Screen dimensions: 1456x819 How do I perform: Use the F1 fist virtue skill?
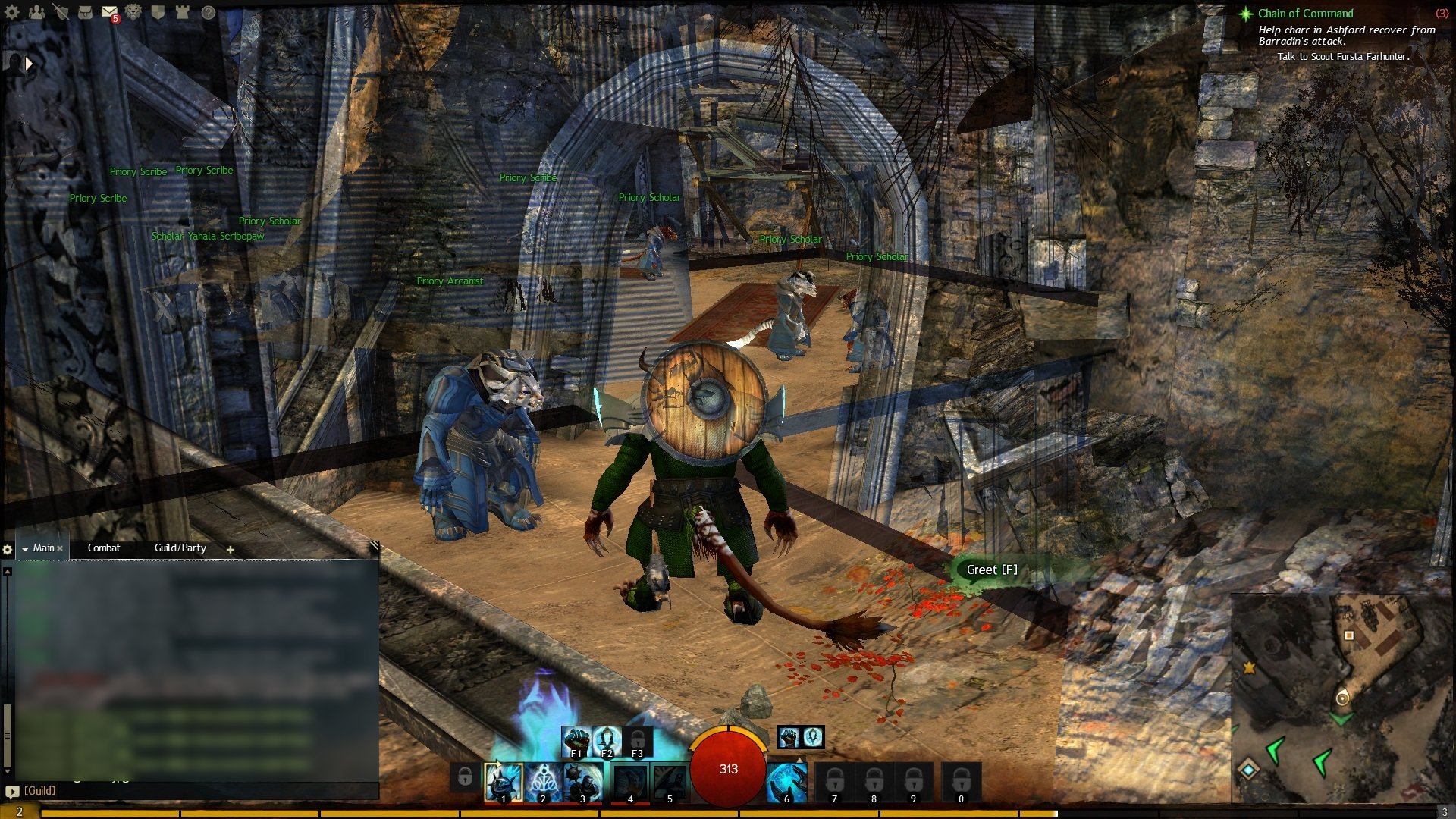[576, 741]
